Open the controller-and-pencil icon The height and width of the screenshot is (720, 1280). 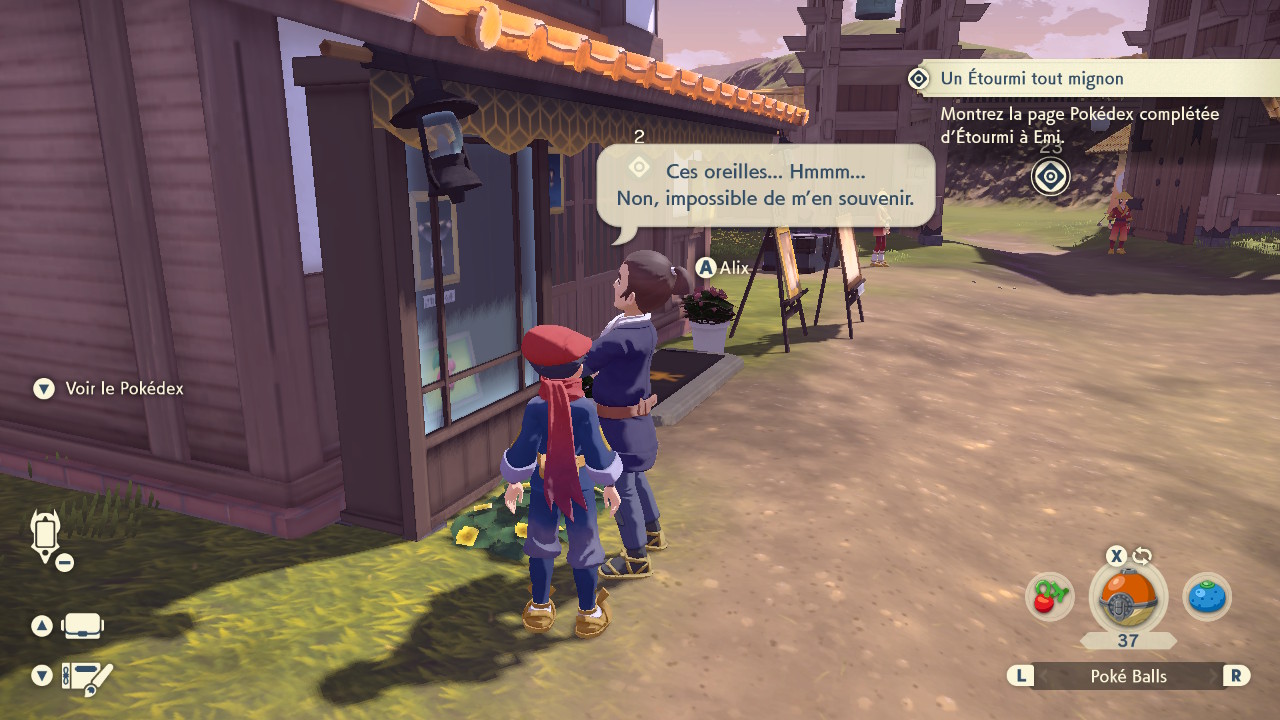87,678
